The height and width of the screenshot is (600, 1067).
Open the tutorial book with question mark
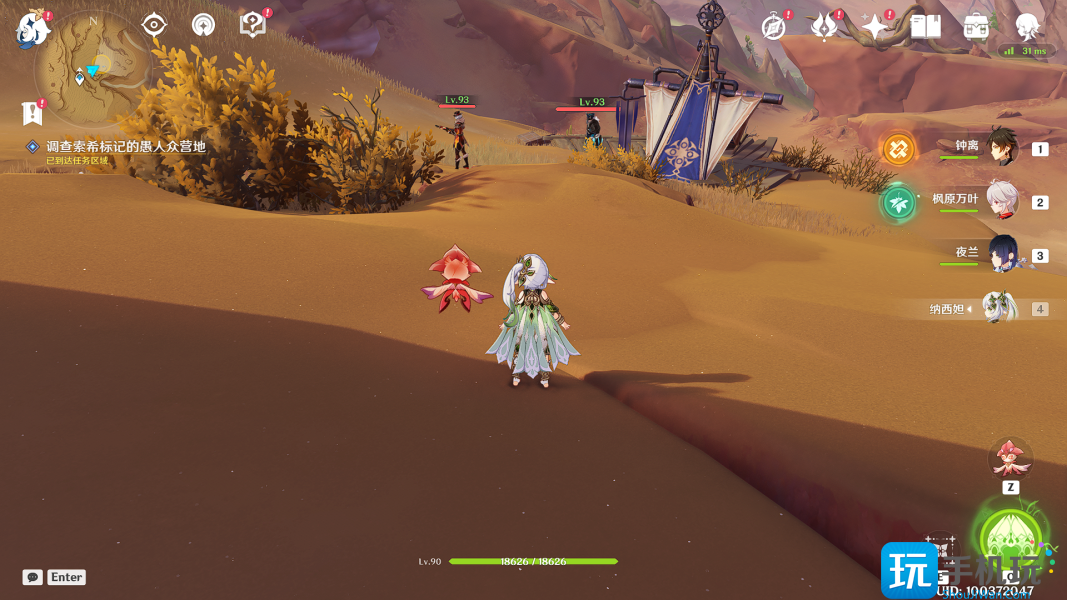[253, 25]
